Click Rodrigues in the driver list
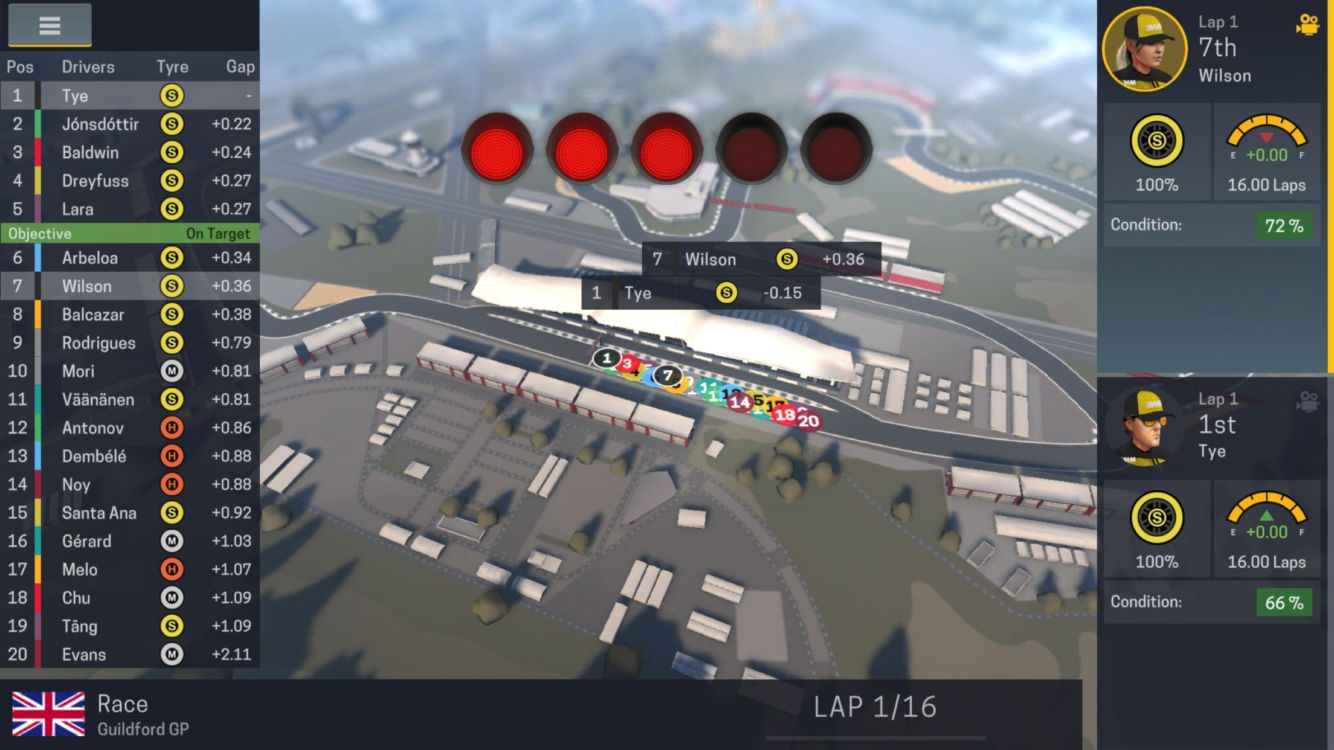Viewport: 1334px width, 750px height. coord(129,343)
